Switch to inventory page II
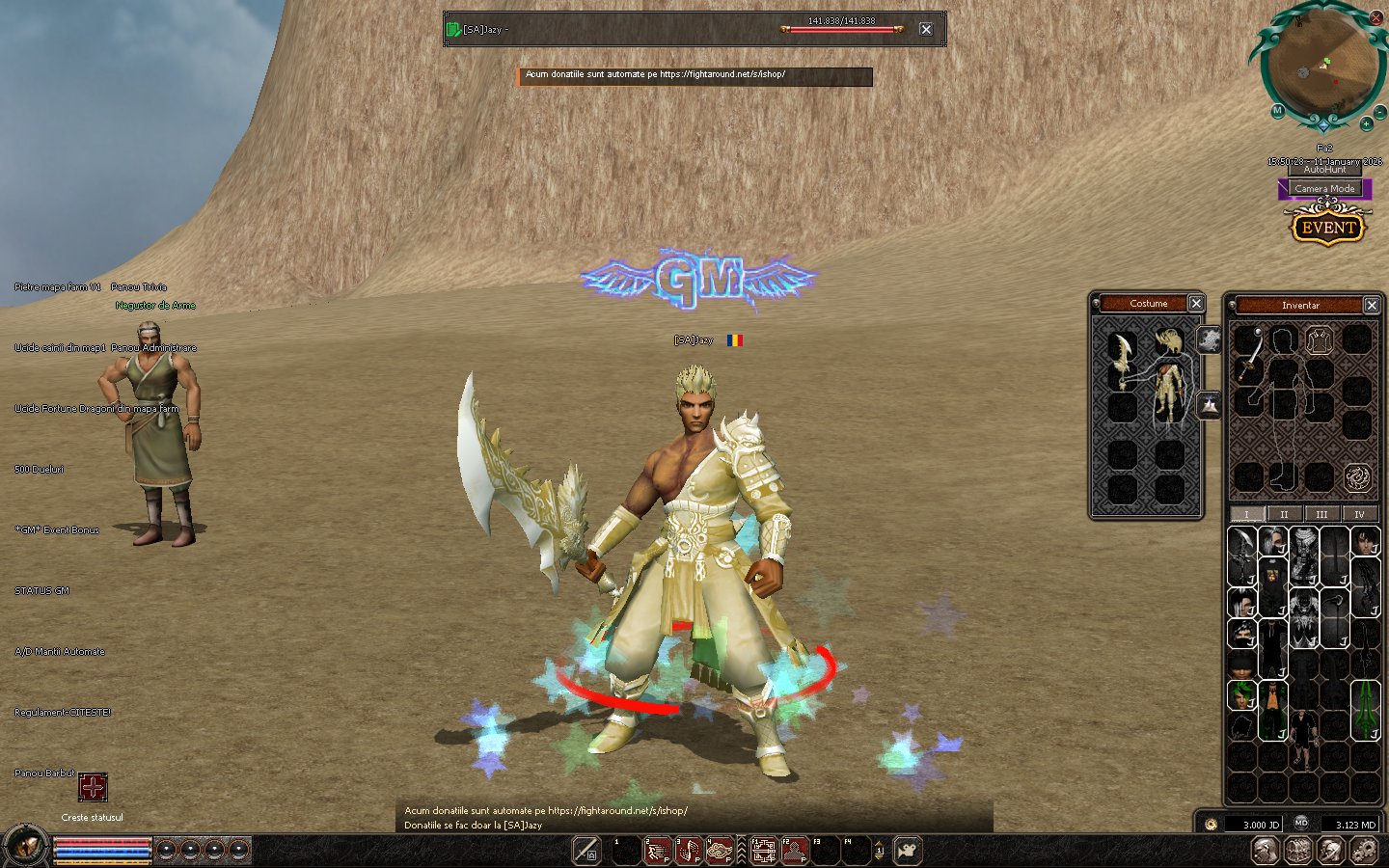 tap(1284, 514)
